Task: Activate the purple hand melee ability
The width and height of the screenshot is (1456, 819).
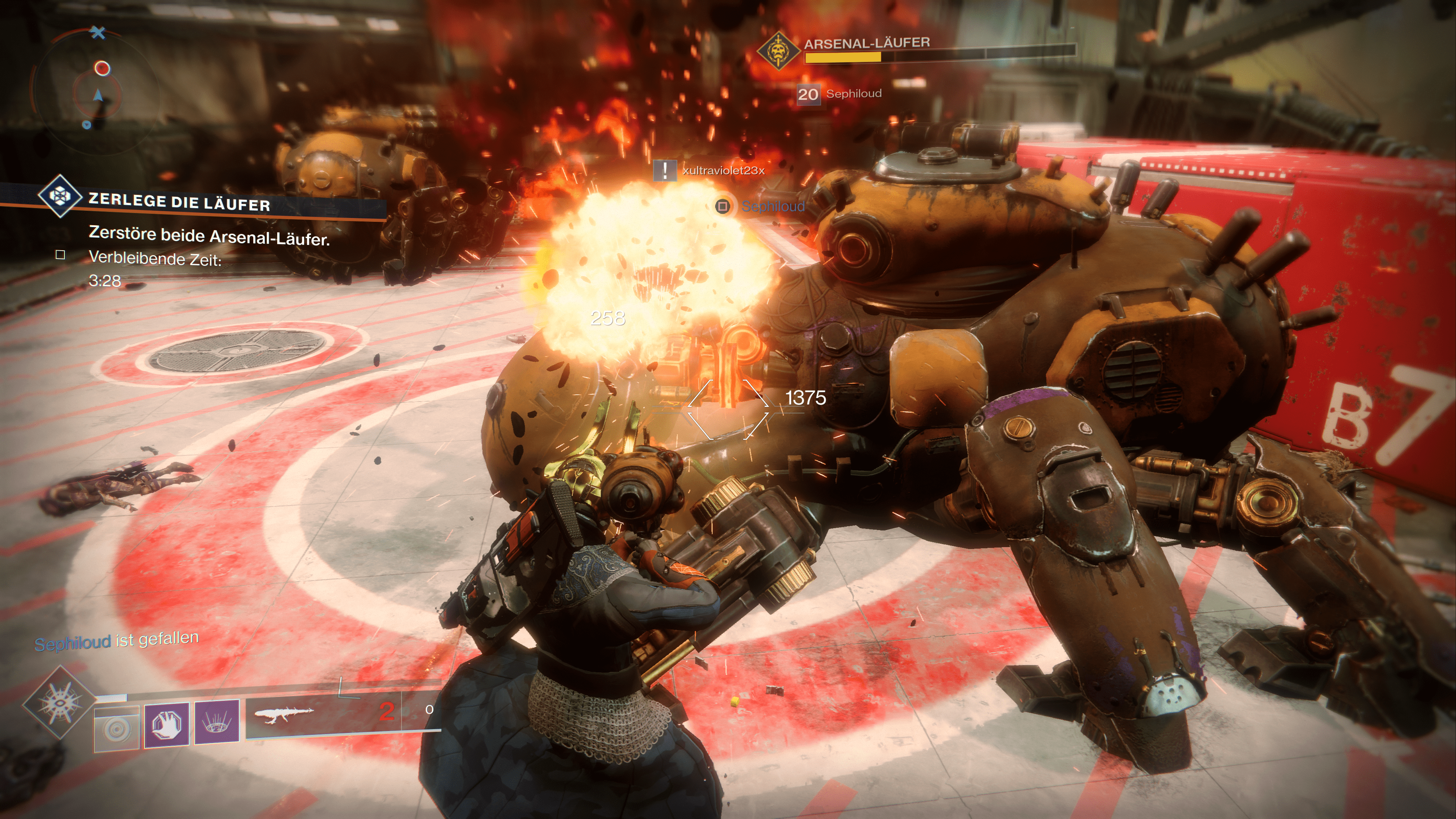Action: (167, 723)
